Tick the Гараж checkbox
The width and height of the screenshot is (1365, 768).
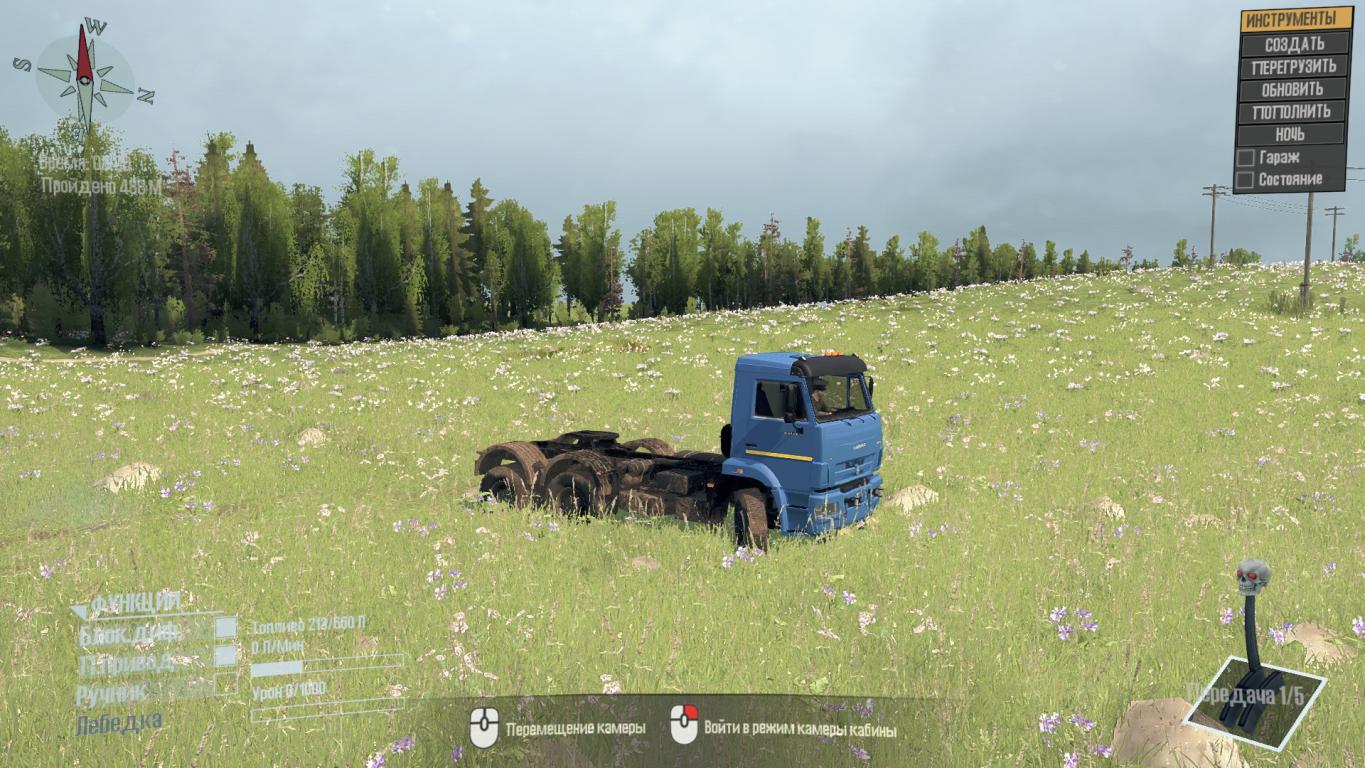click(x=1246, y=158)
